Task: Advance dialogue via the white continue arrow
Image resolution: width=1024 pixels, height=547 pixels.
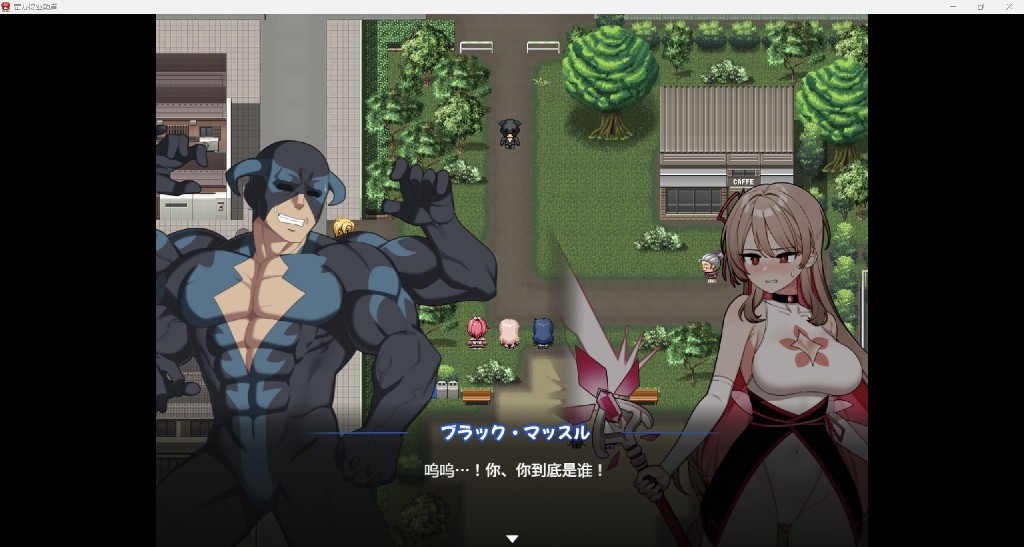Action: [x=512, y=538]
